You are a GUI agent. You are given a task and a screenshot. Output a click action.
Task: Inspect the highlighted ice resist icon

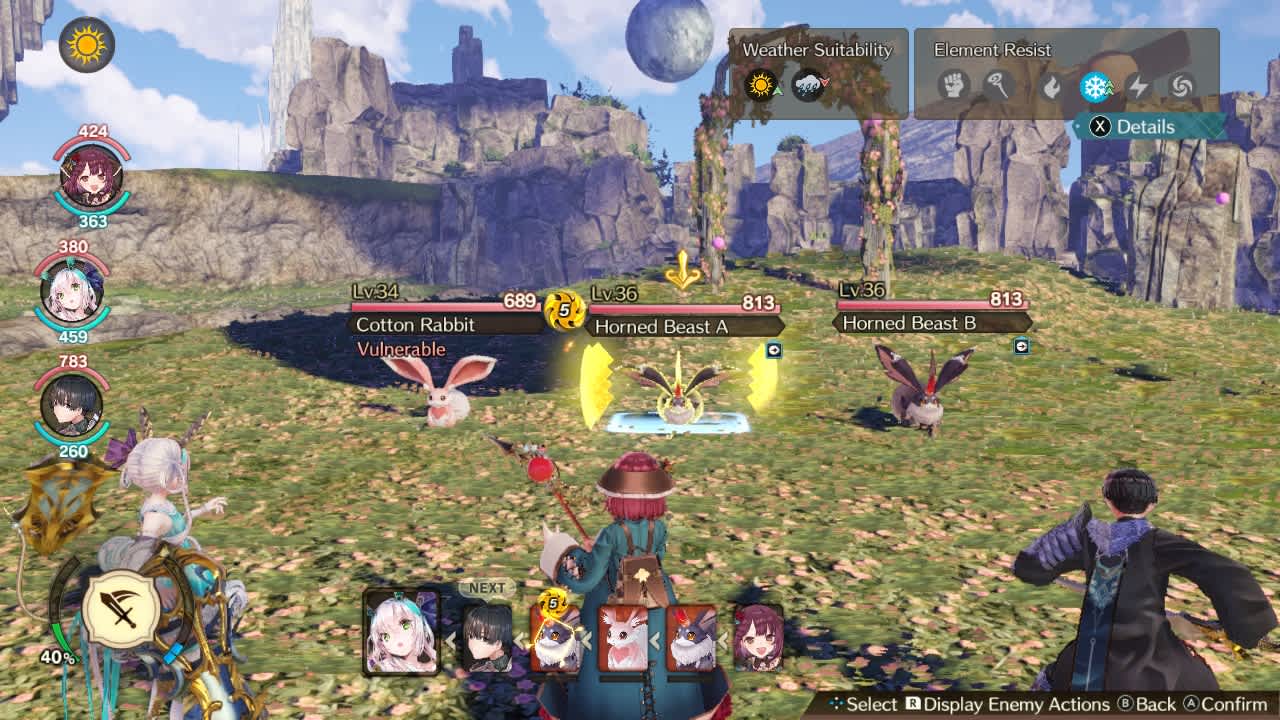tap(1095, 86)
